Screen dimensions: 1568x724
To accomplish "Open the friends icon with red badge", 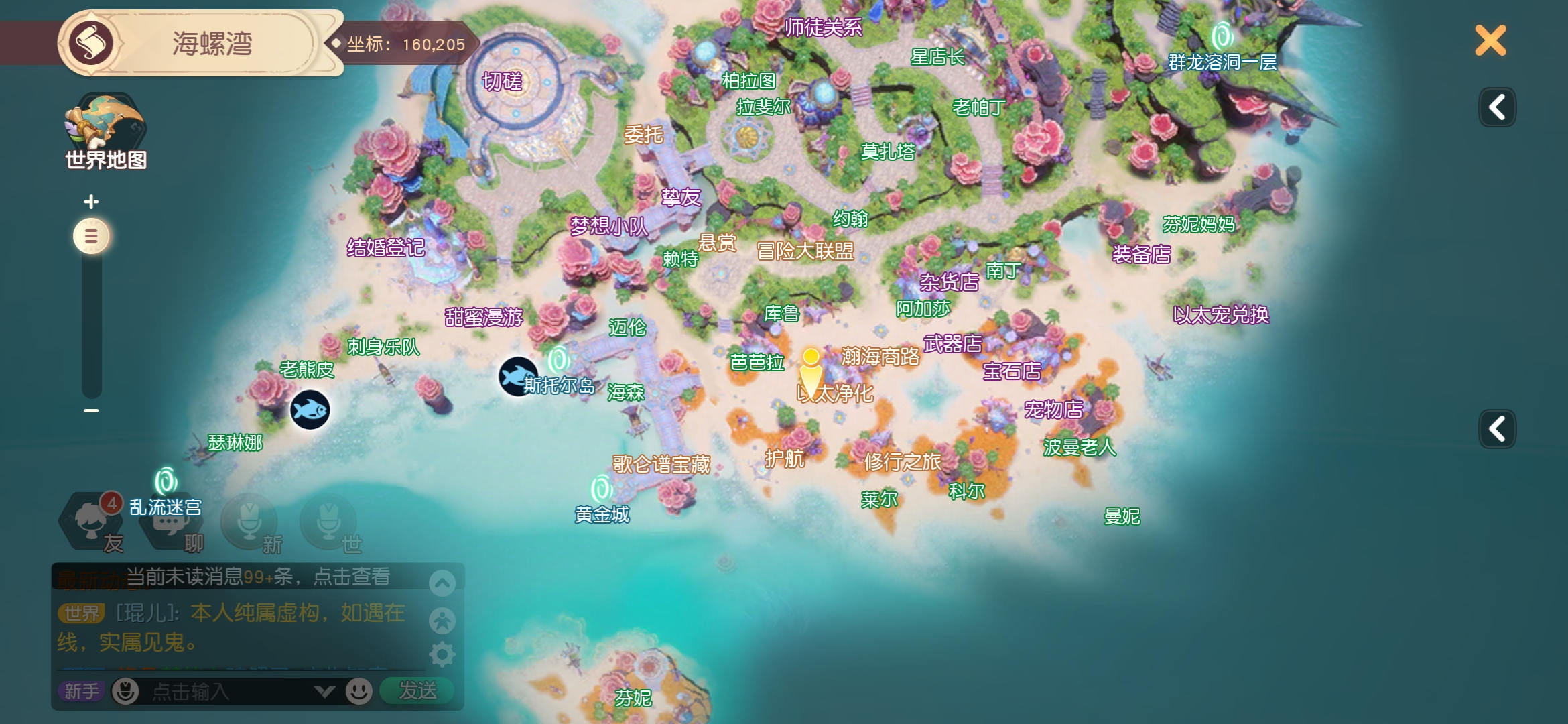I will pos(92,520).
